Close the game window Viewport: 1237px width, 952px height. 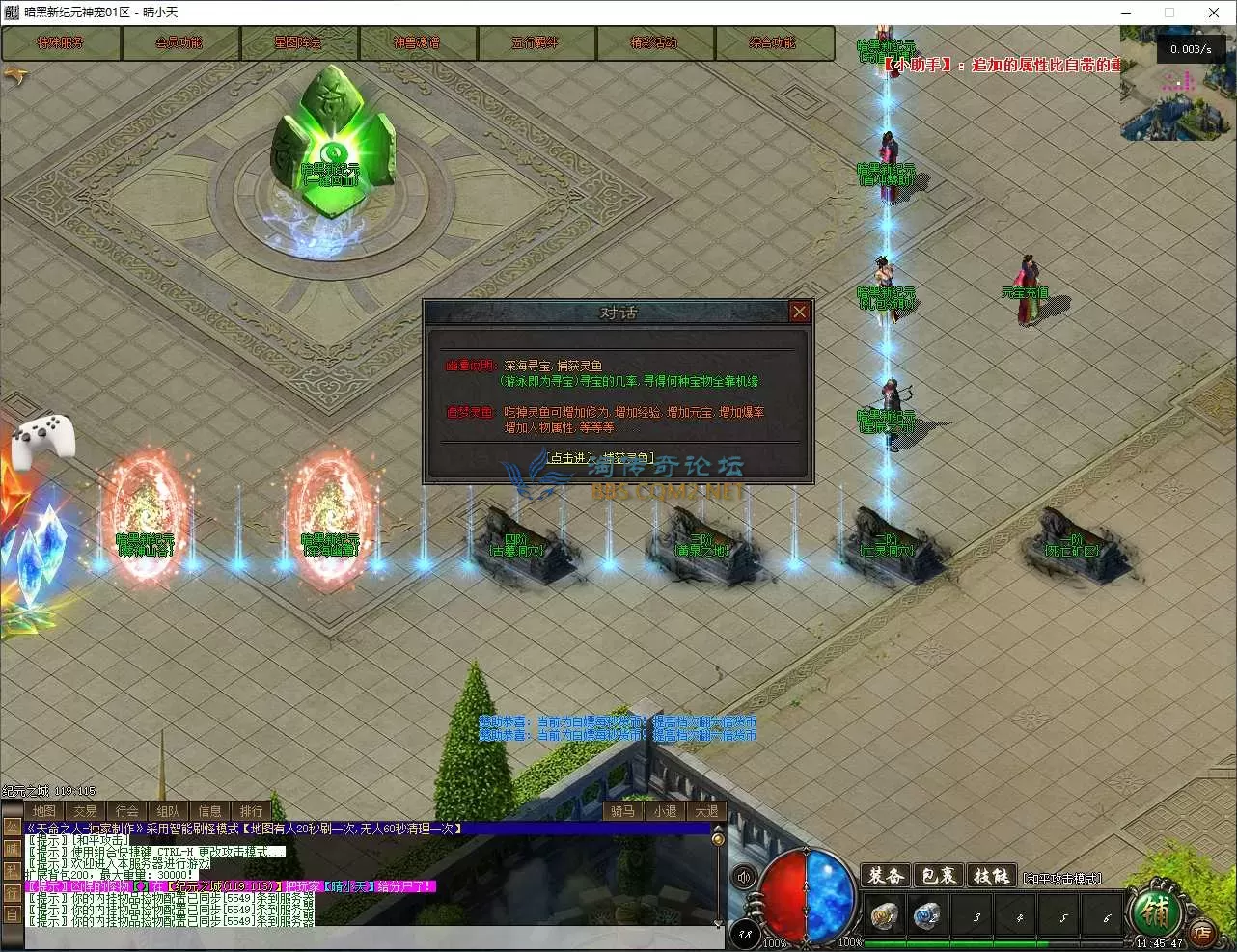tap(1214, 13)
